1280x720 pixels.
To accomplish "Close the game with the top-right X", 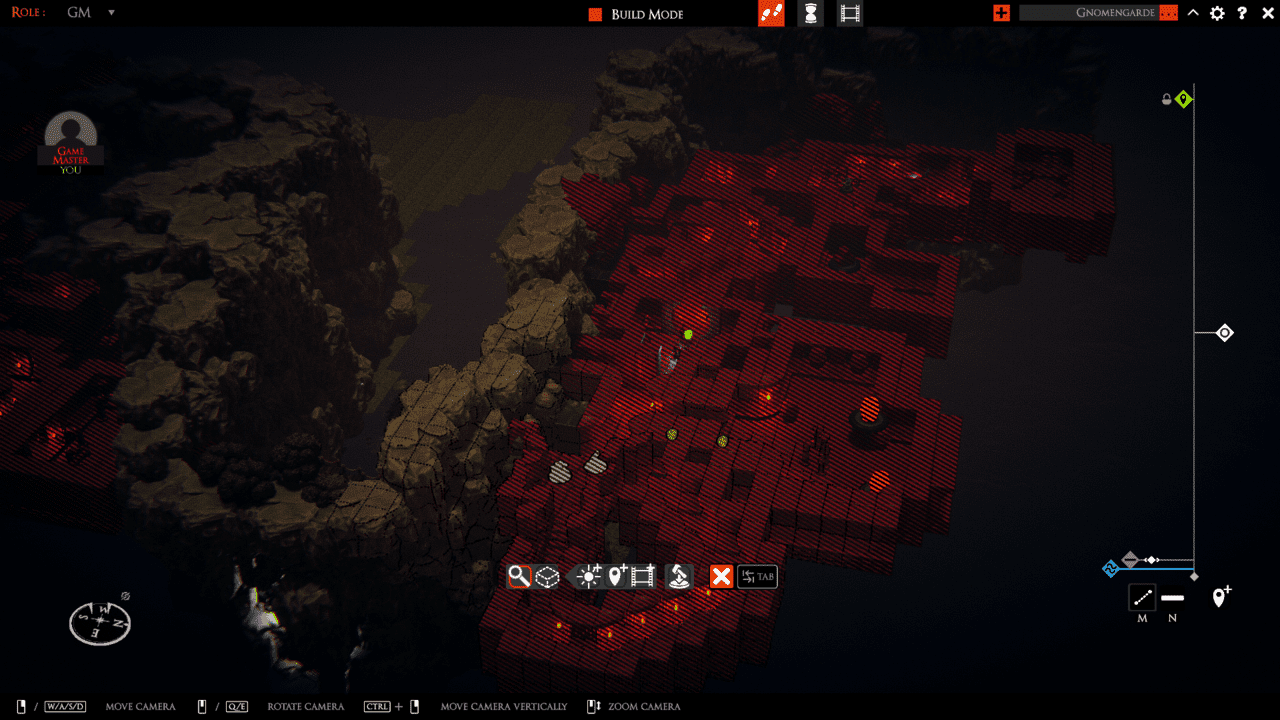I will click(x=1266, y=13).
